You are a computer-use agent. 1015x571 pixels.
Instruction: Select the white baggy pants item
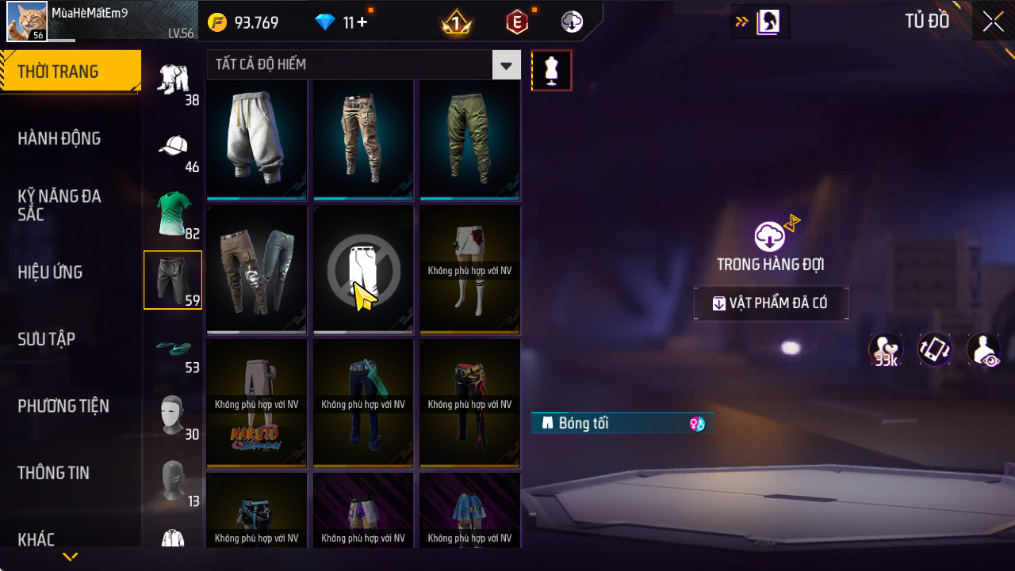(257, 137)
